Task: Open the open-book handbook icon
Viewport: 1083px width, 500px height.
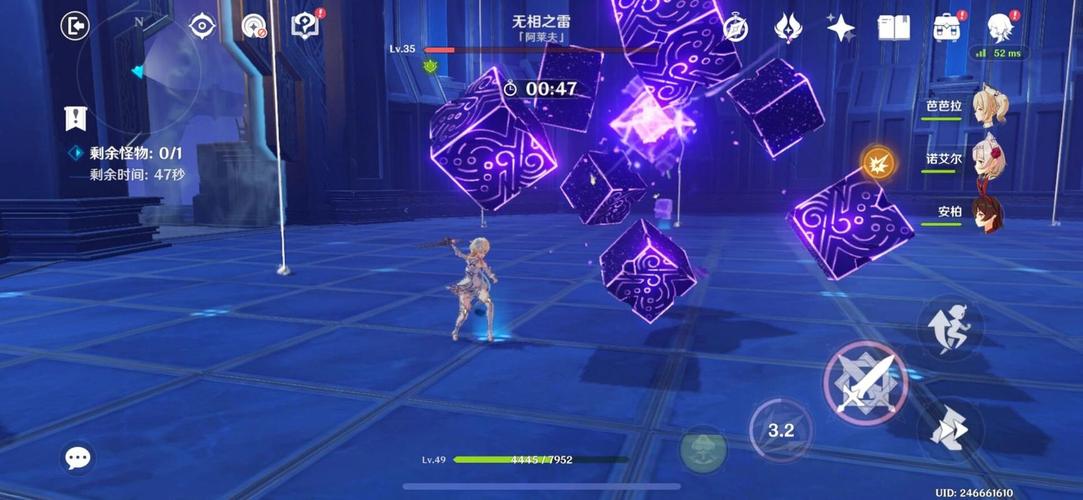Action: tap(893, 28)
